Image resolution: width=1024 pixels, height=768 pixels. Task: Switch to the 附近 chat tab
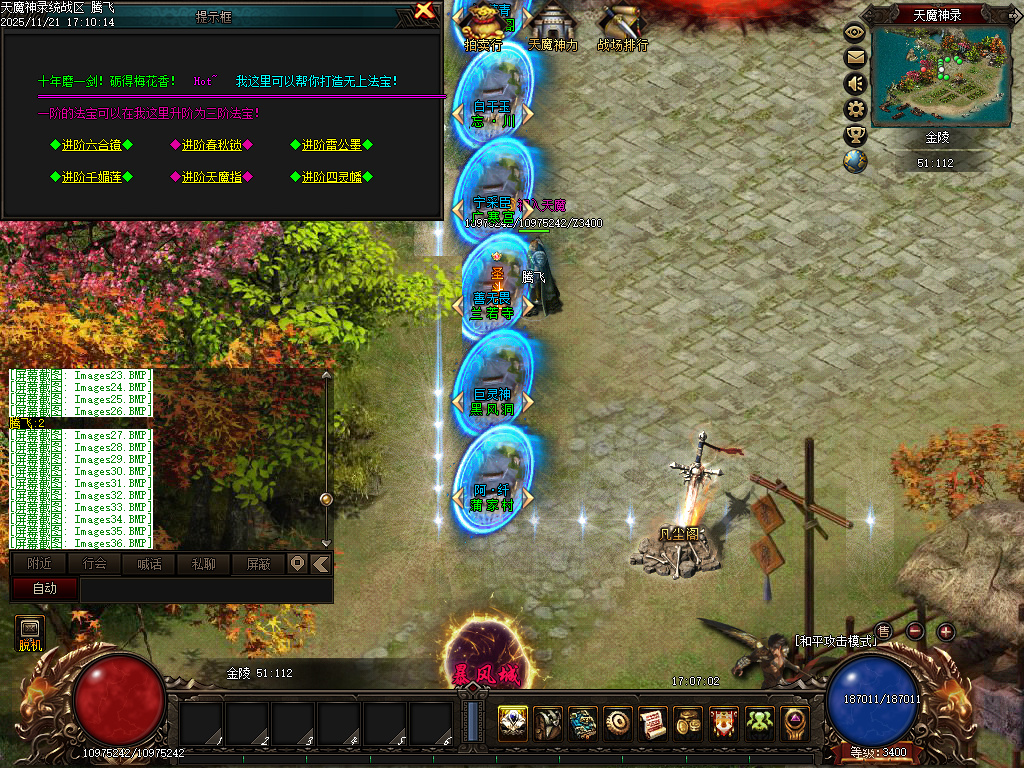pos(40,564)
